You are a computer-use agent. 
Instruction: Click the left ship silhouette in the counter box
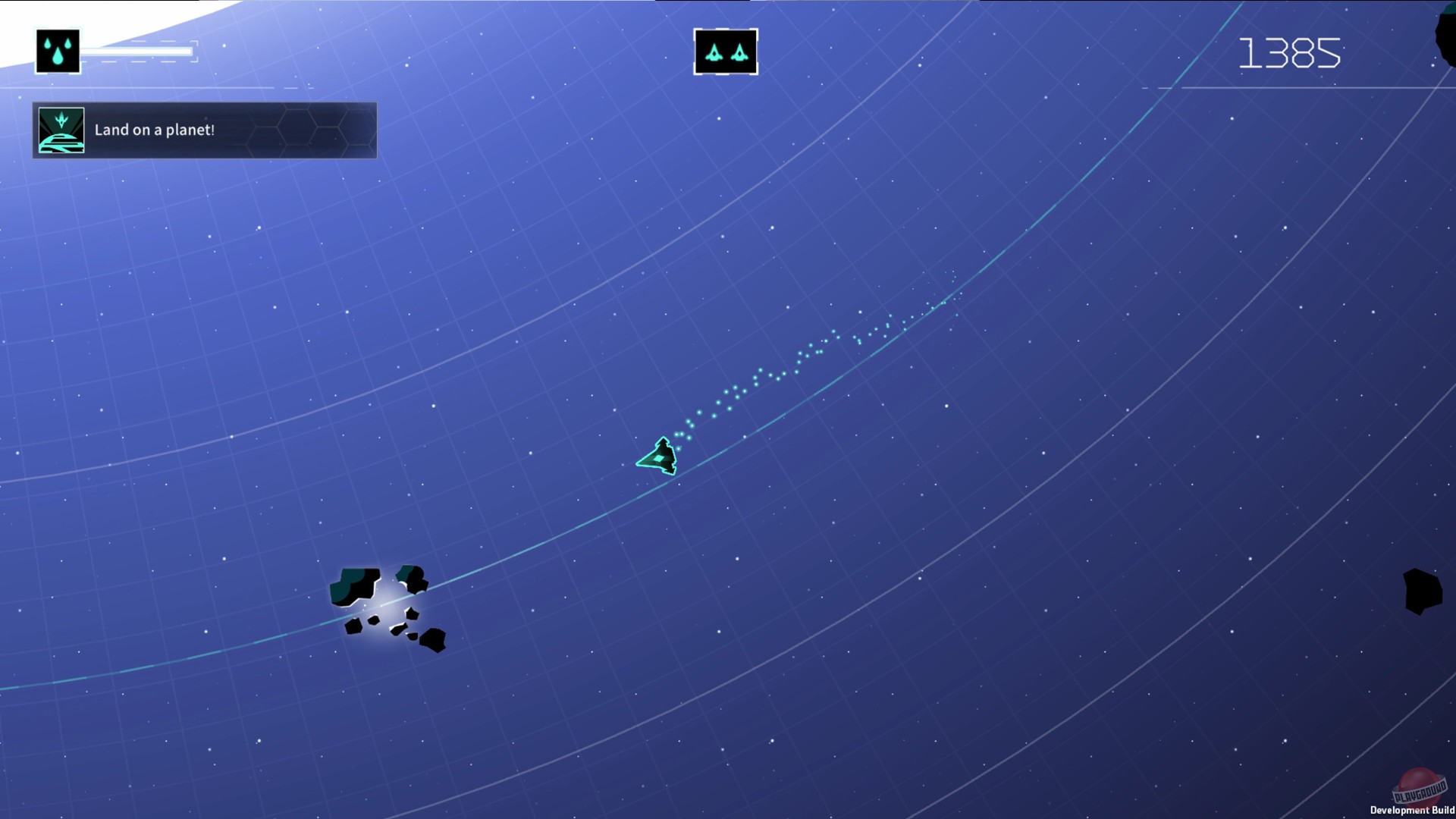(713, 52)
